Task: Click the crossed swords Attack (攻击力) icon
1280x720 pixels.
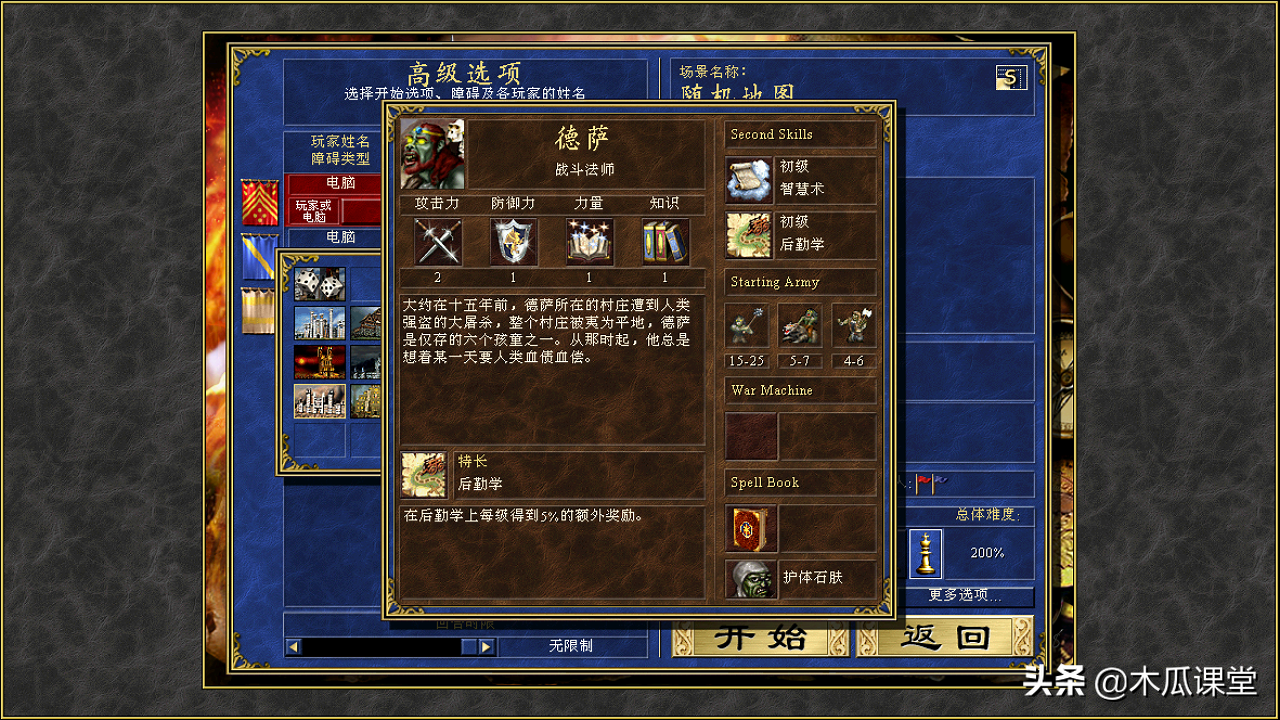Action: pyautogui.click(x=435, y=241)
